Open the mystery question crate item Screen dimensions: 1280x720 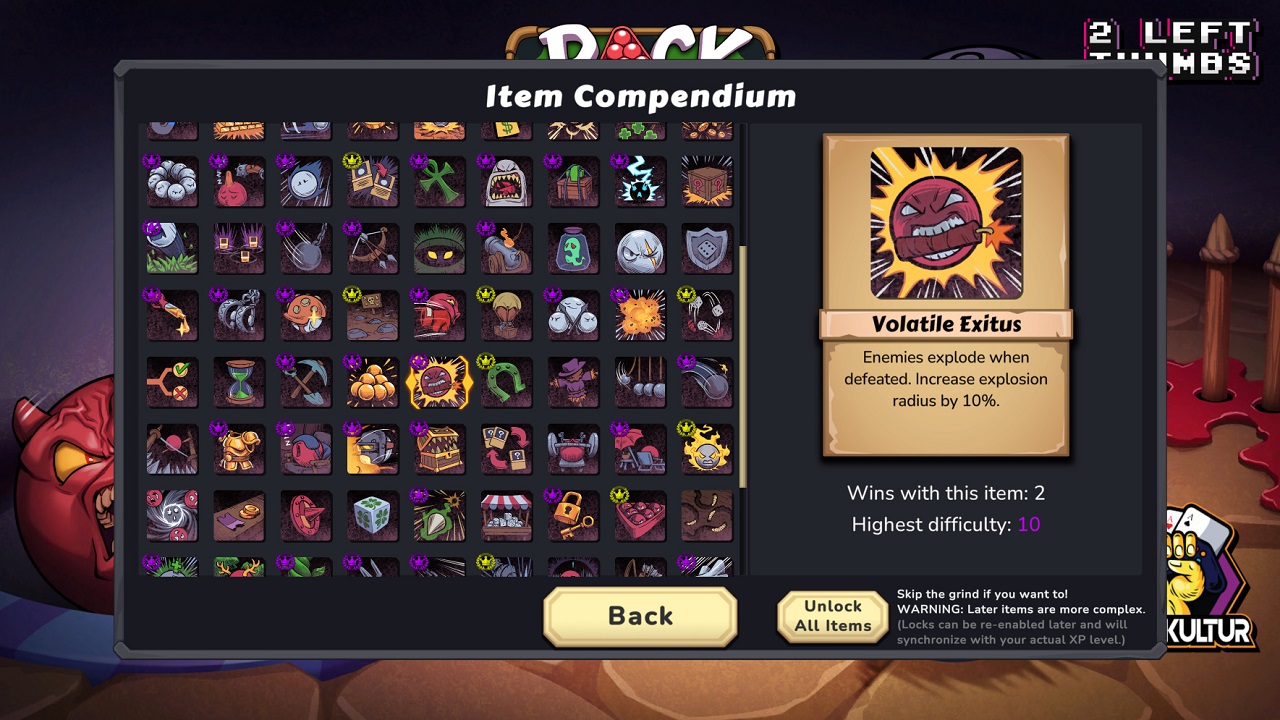click(707, 184)
